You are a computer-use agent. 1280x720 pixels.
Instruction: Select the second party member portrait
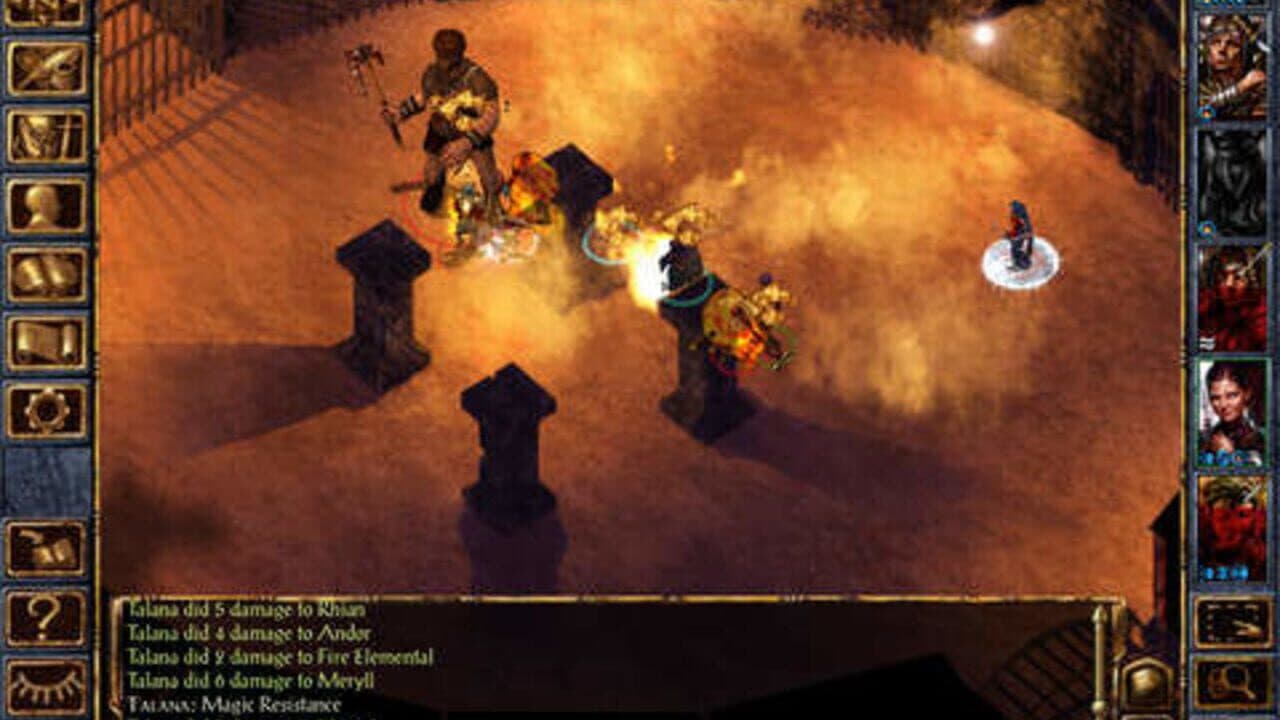point(1233,180)
